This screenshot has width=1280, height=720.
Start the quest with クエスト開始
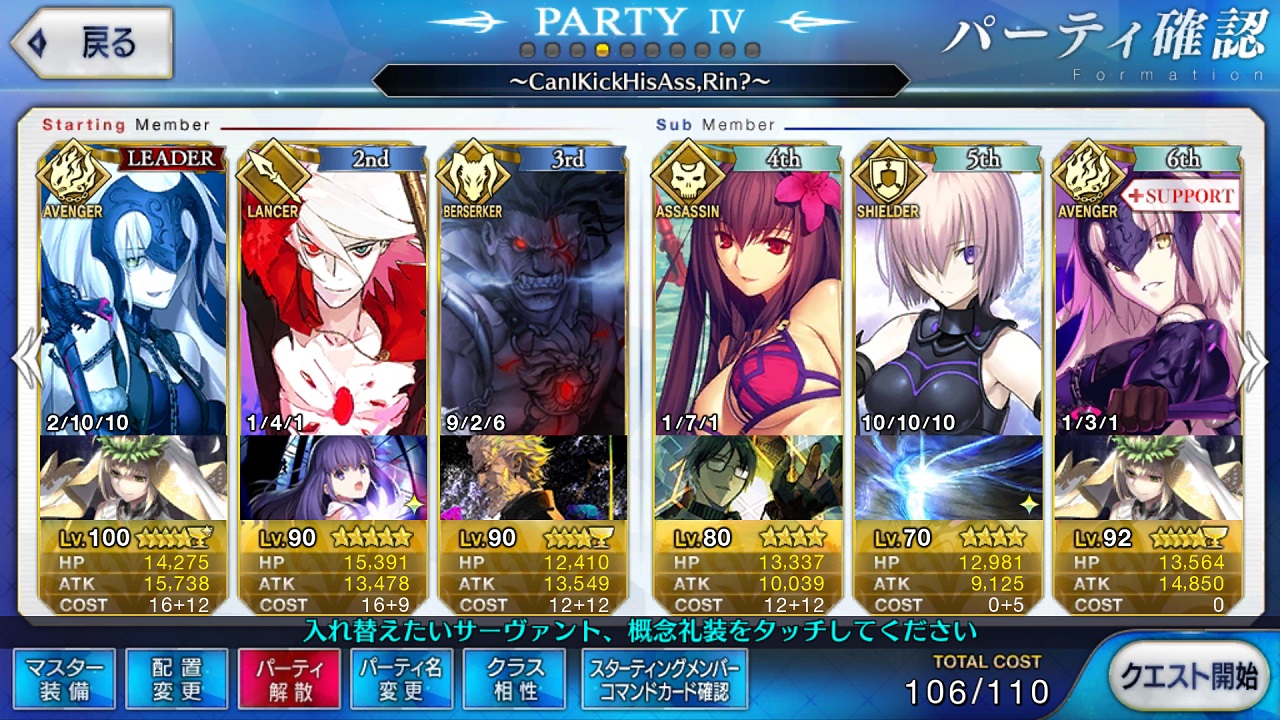pos(1187,675)
